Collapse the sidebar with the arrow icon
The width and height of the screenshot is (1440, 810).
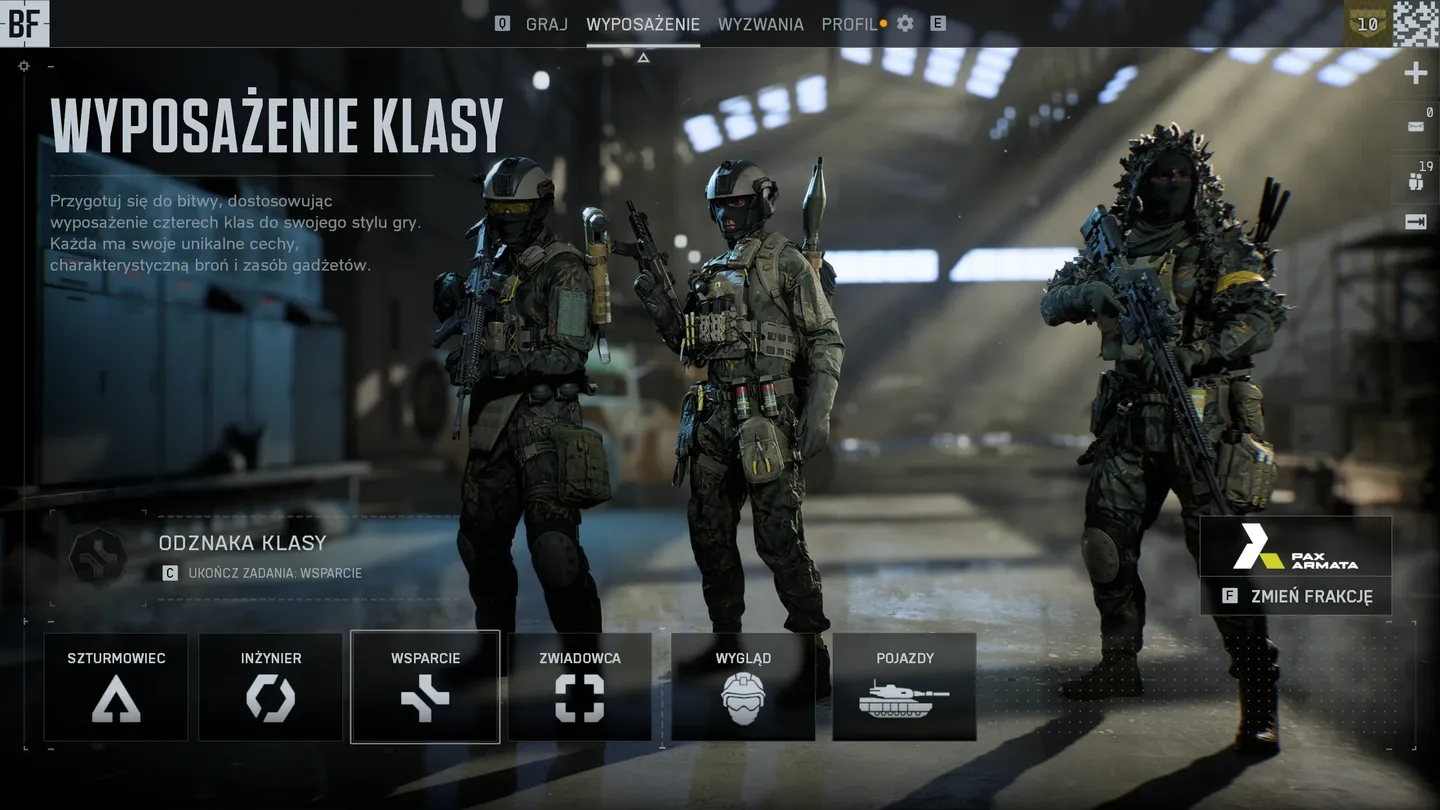1415,222
